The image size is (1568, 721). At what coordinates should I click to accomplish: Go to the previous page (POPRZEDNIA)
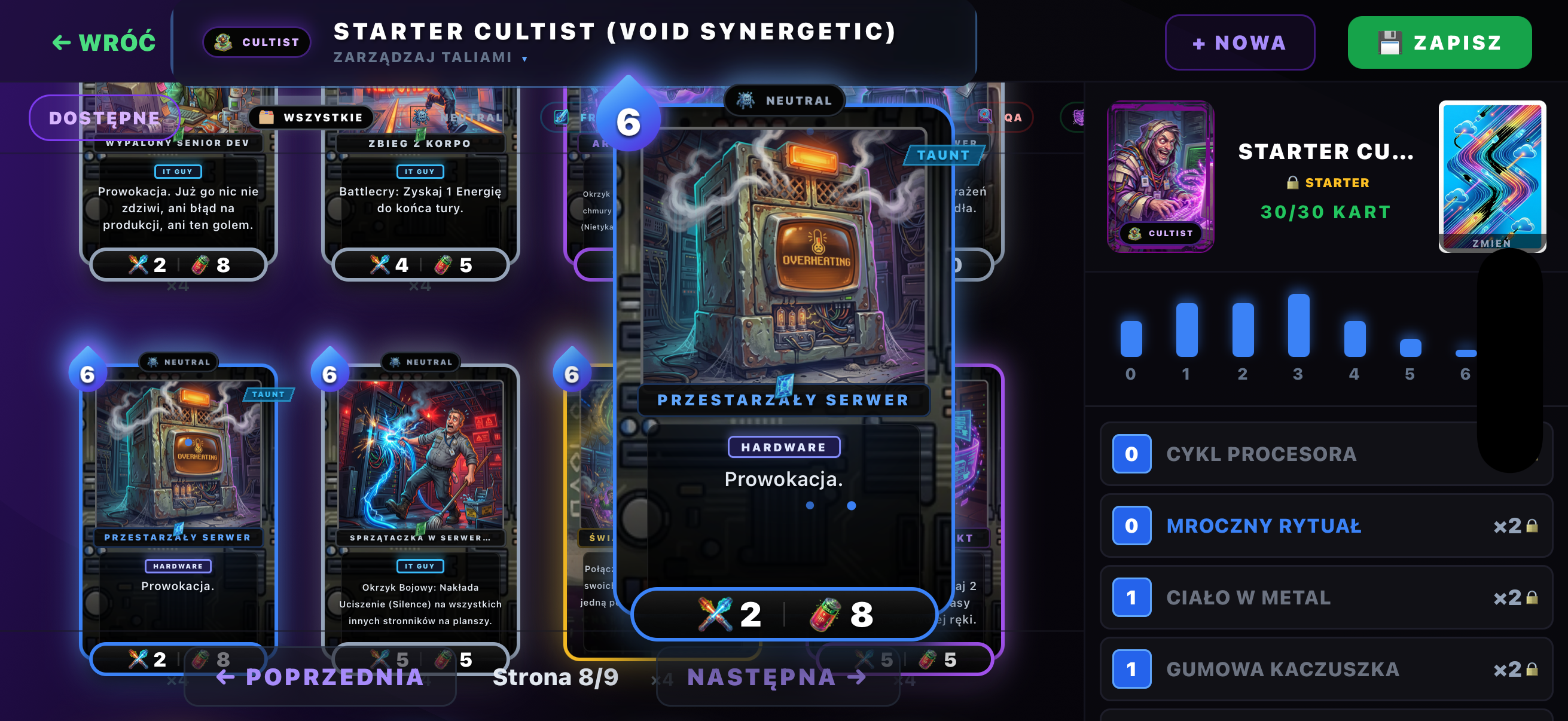point(321,677)
